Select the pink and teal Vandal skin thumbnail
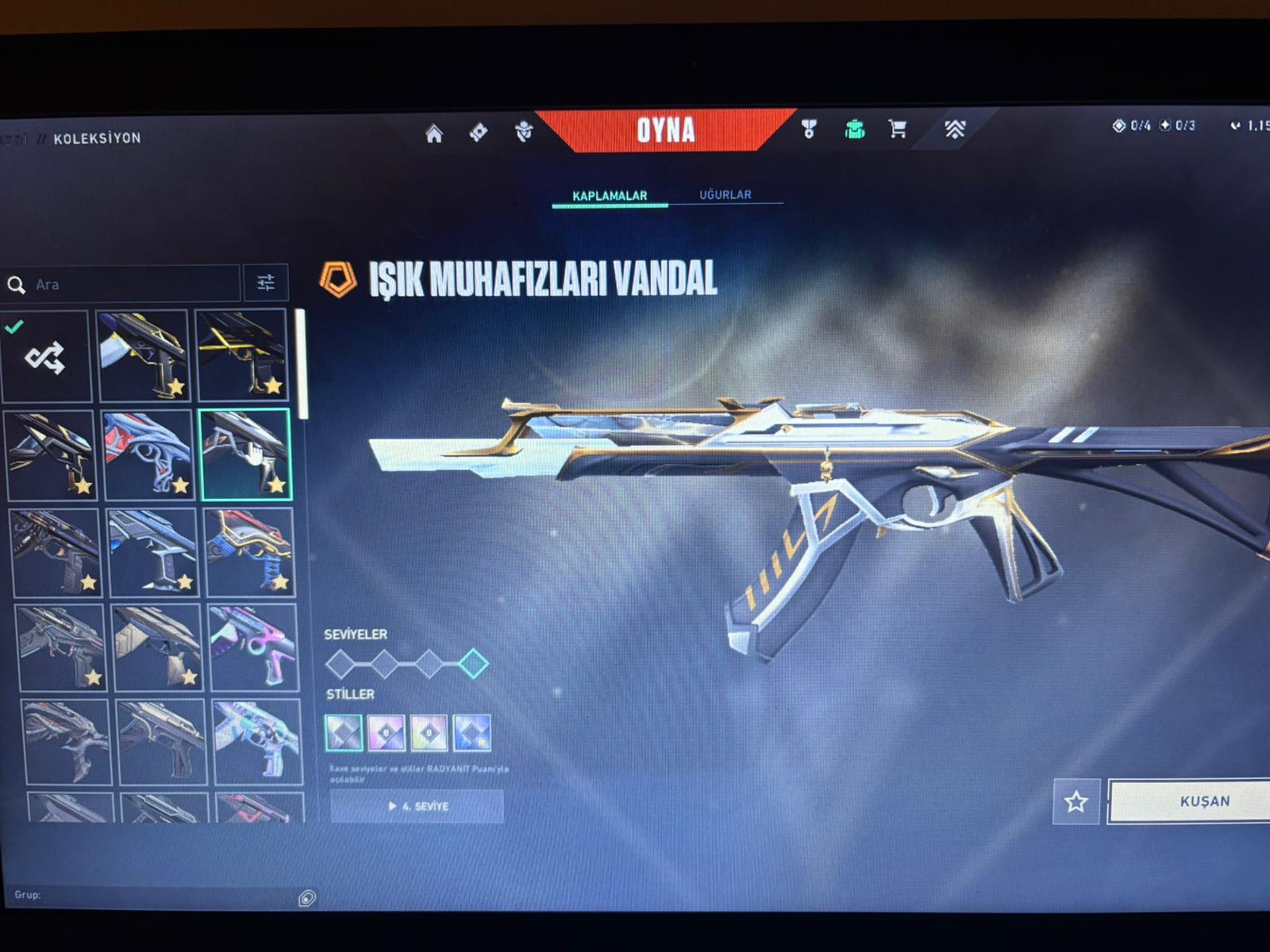This screenshot has width=1270, height=952. tap(252, 647)
